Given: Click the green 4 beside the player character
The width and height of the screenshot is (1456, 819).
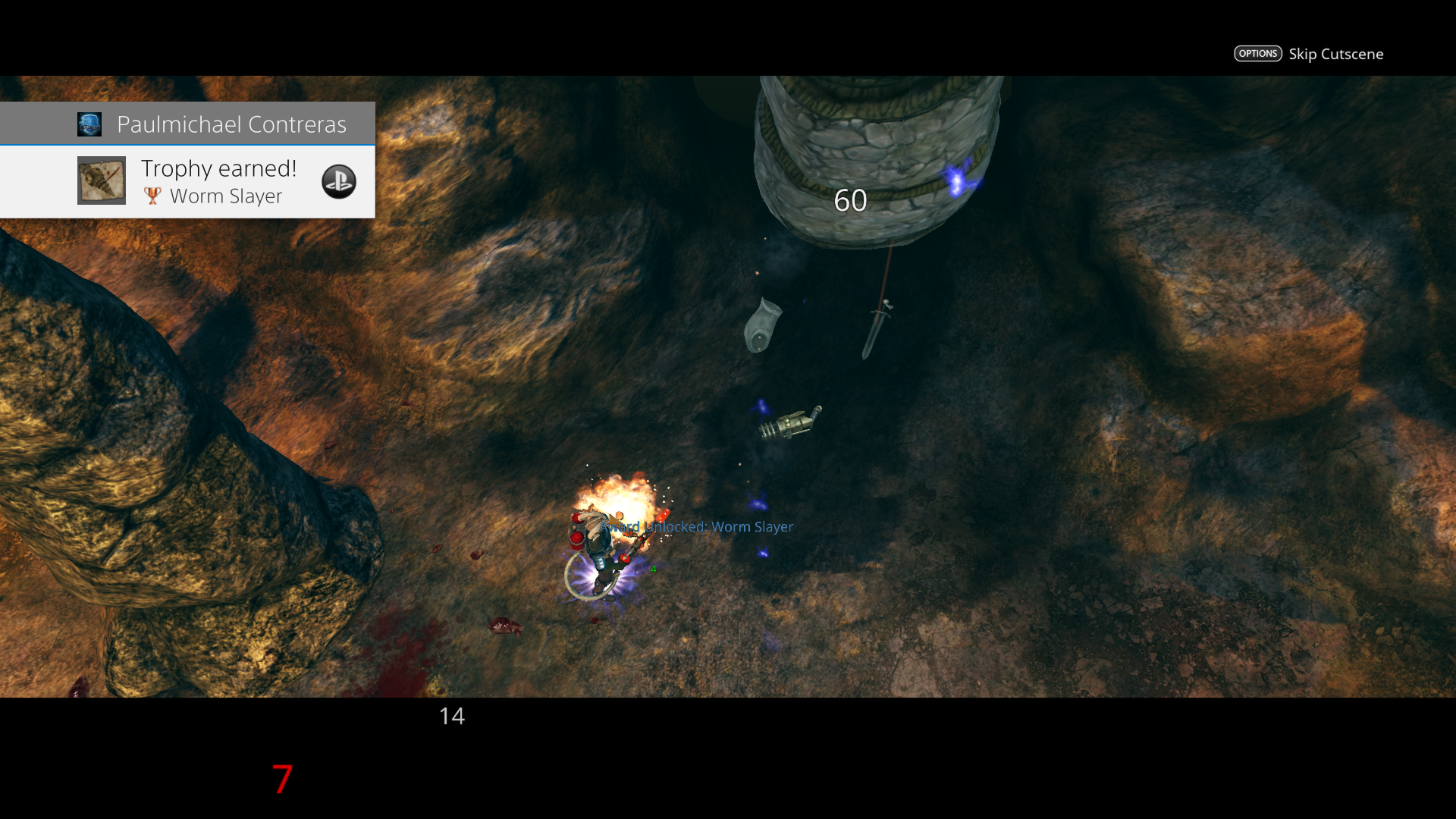Looking at the screenshot, I should click(x=652, y=570).
